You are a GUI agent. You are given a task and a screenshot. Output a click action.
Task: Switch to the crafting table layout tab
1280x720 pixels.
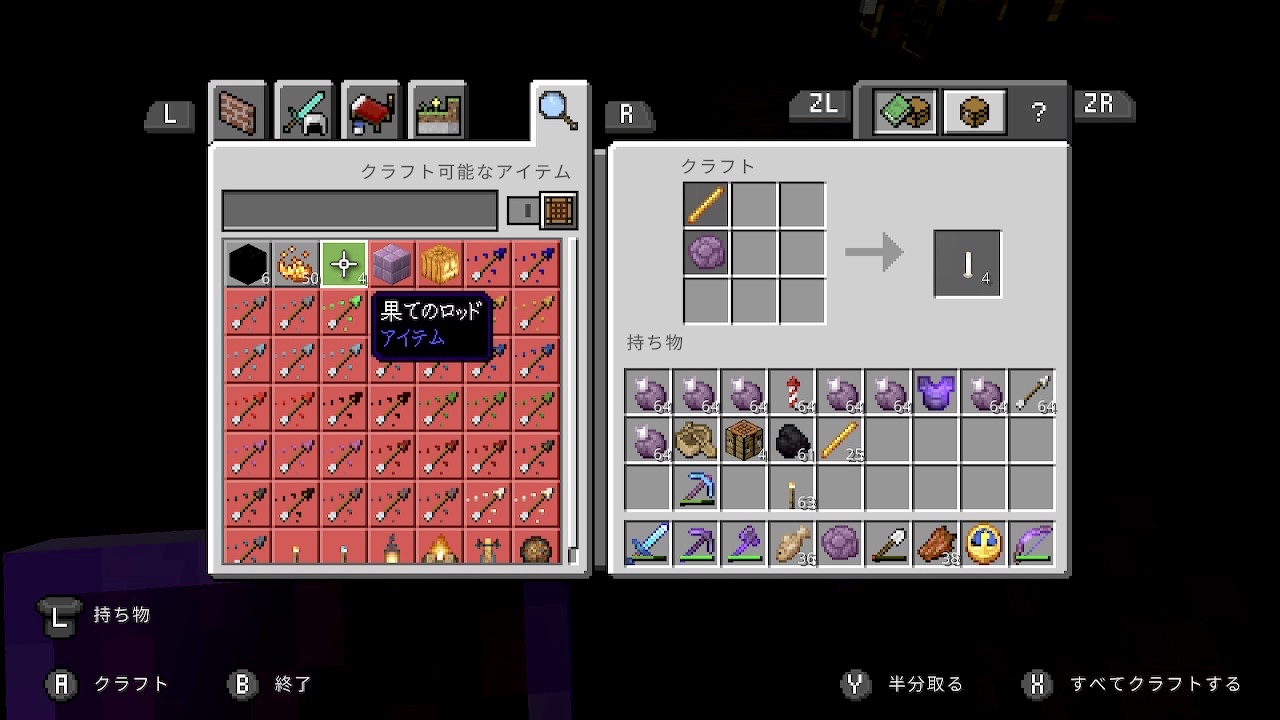point(973,112)
